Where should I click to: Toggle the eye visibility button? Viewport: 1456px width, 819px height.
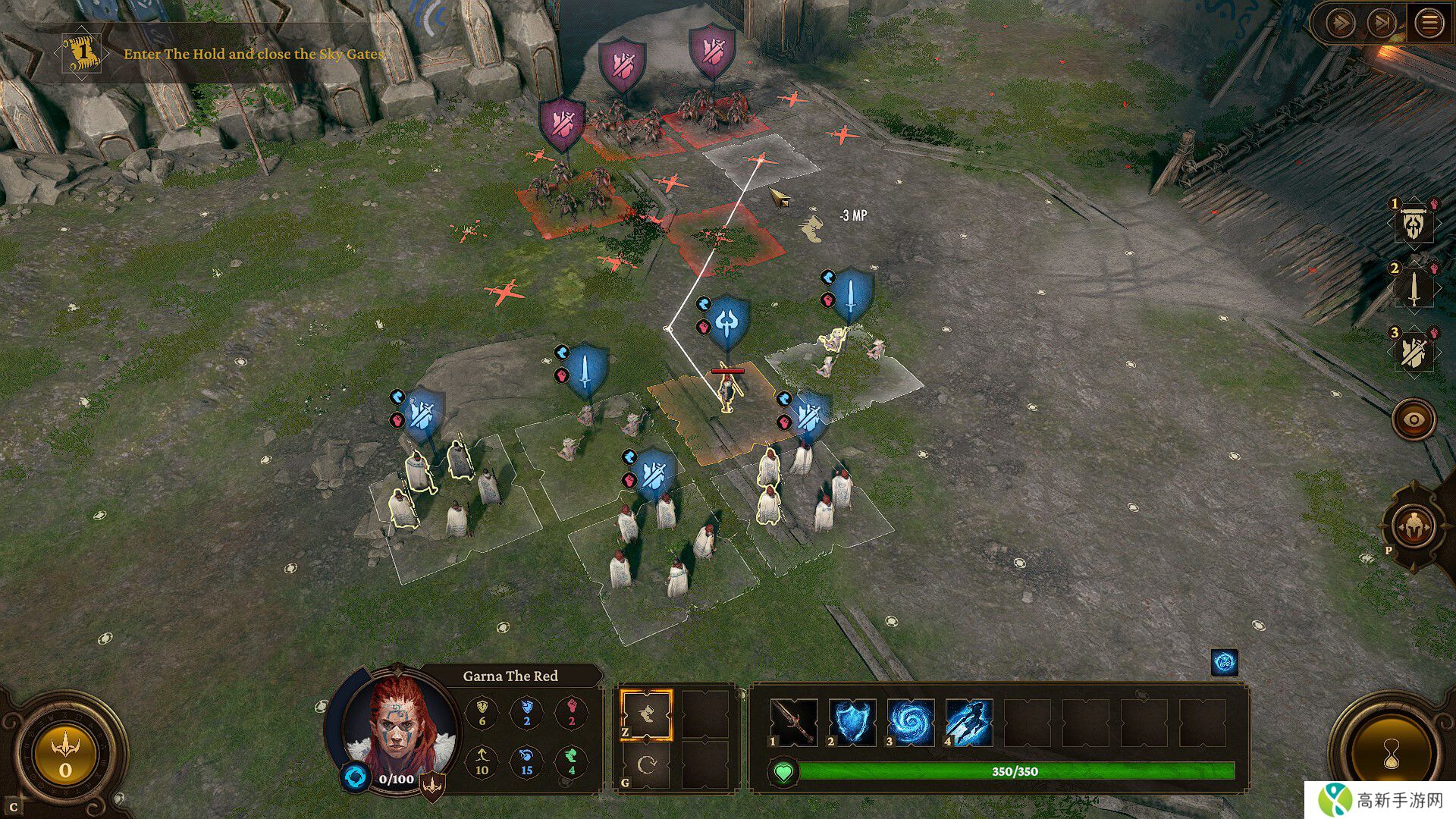pyautogui.click(x=1414, y=419)
